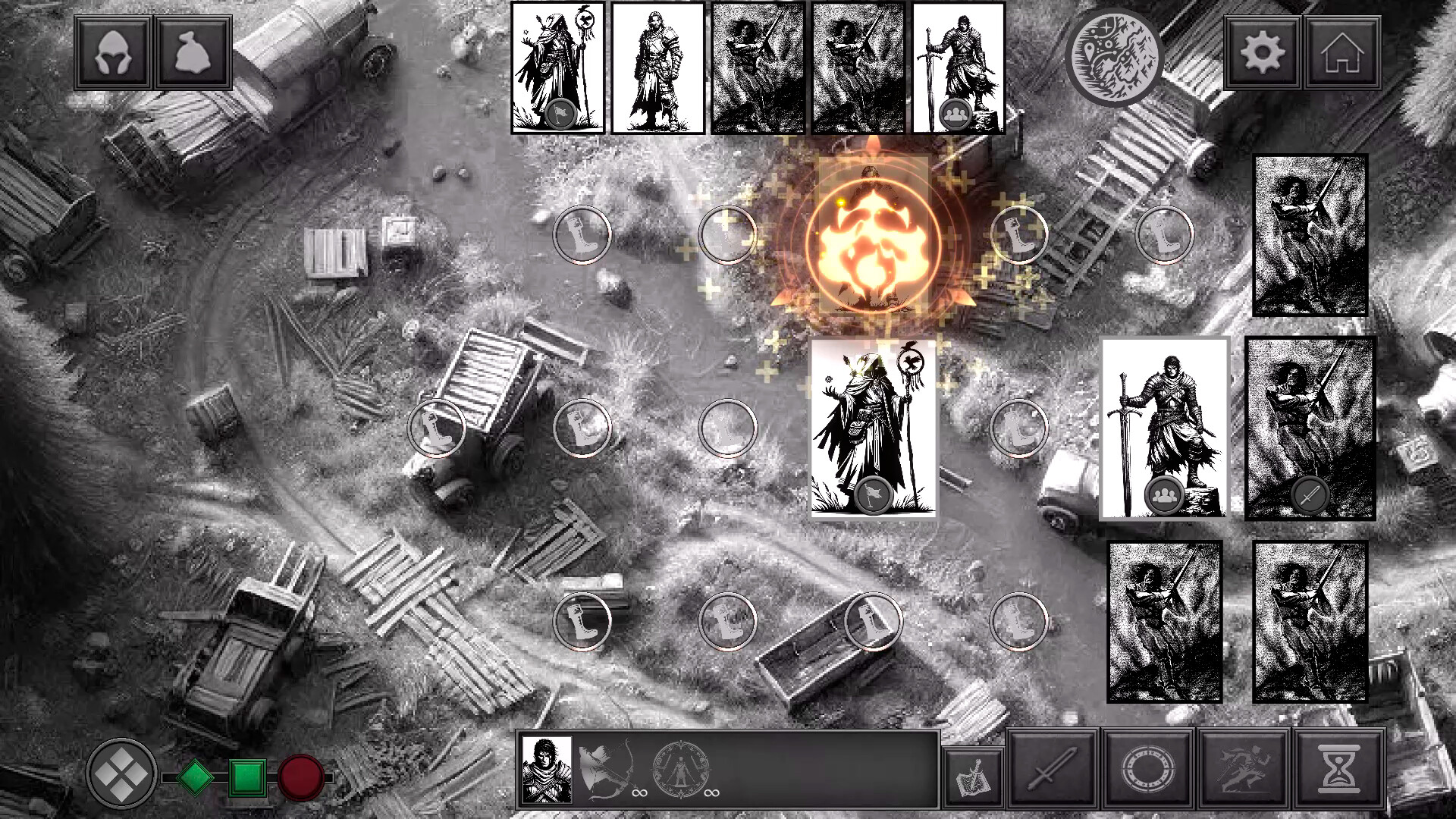Select the armored knight card holding a sword
The height and width of the screenshot is (819, 1456).
pyautogui.click(x=1167, y=428)
